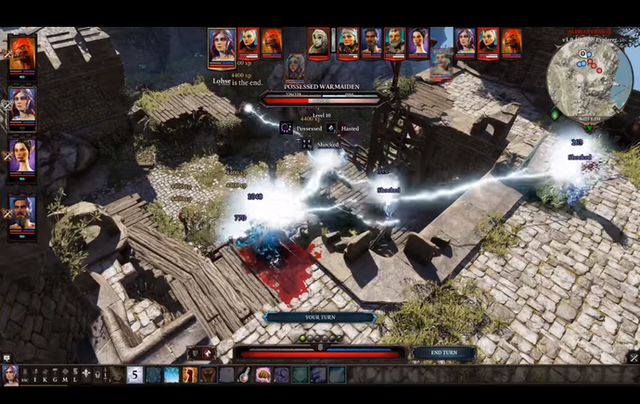Viewport: 640px width, 404px height.
Task: Choose the dark-haired elf party portrait
Action: pos(22,159)
